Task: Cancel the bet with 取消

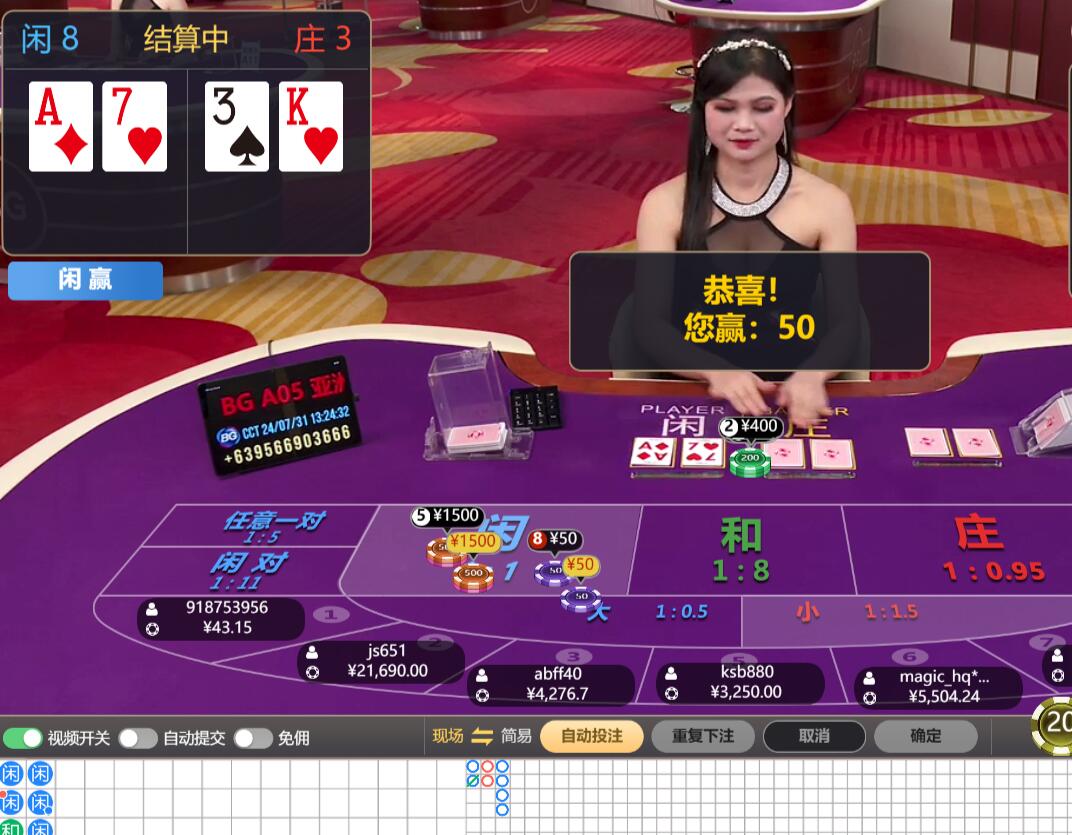Action: (814, 736)
